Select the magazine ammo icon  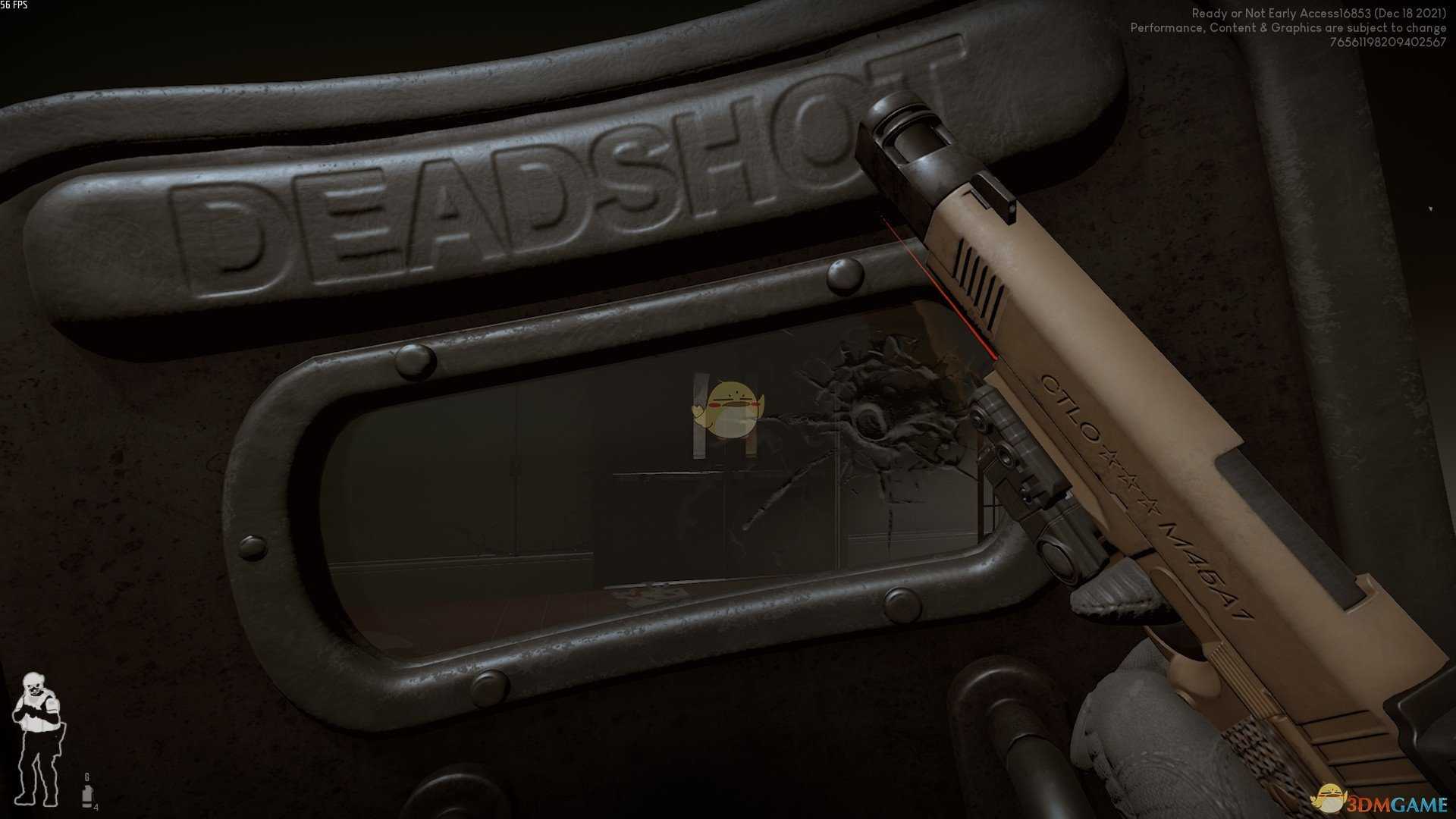click(87, 794)
